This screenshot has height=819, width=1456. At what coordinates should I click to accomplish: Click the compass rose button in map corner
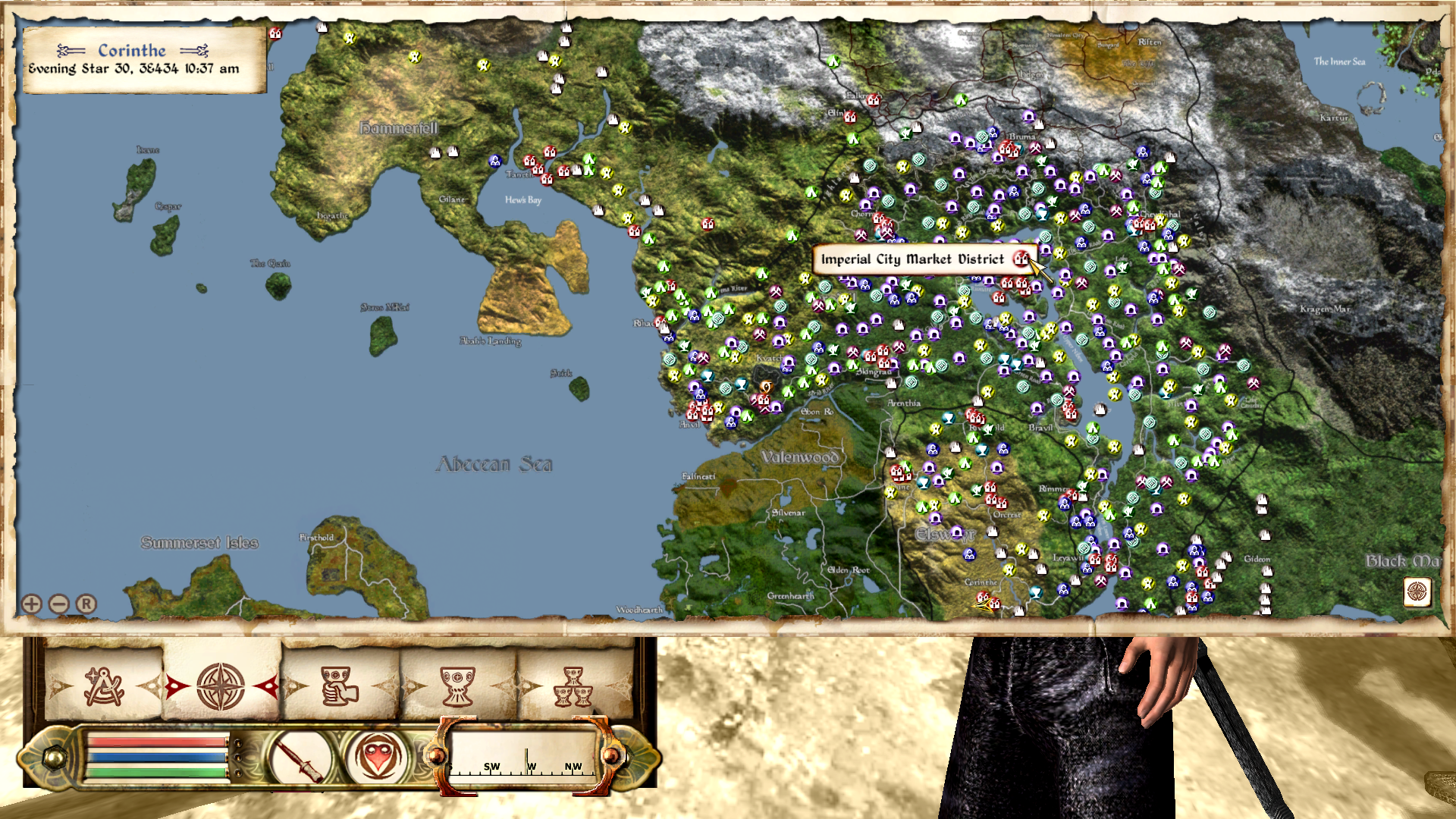(x=1417, y=591)
